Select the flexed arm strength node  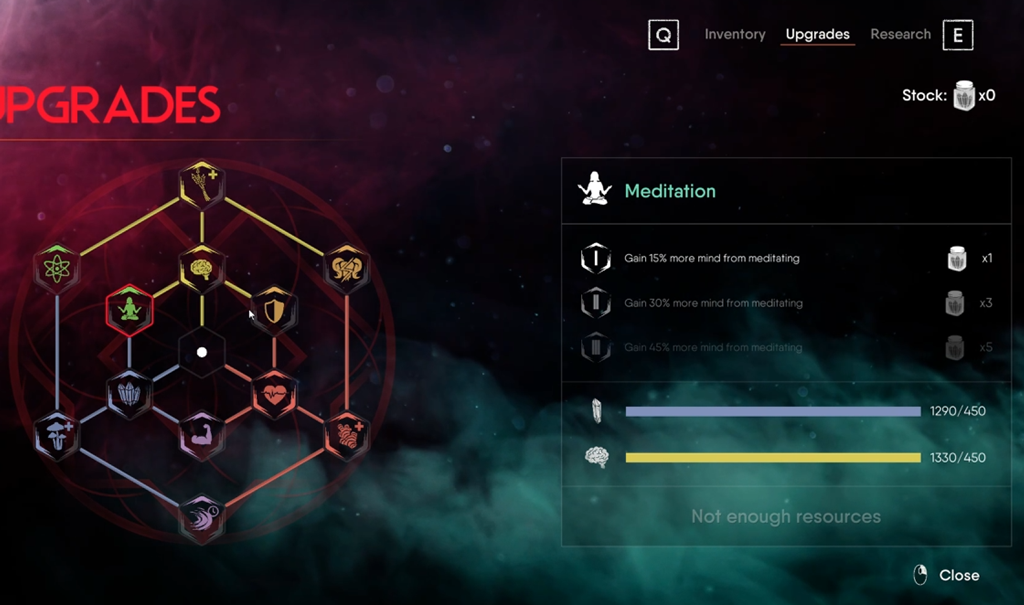pos(201,435)
